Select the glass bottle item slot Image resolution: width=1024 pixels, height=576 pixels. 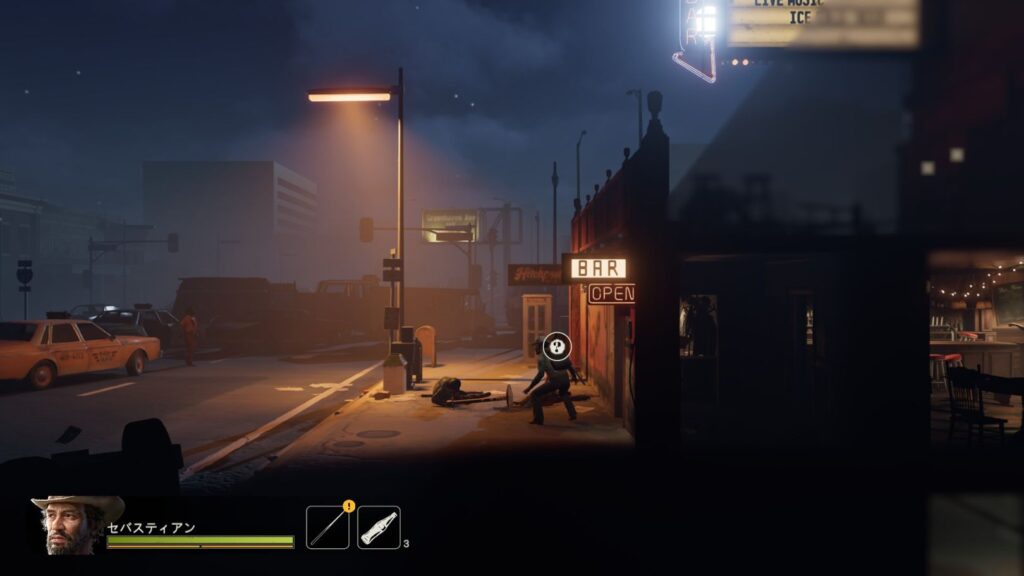point(379,527)
